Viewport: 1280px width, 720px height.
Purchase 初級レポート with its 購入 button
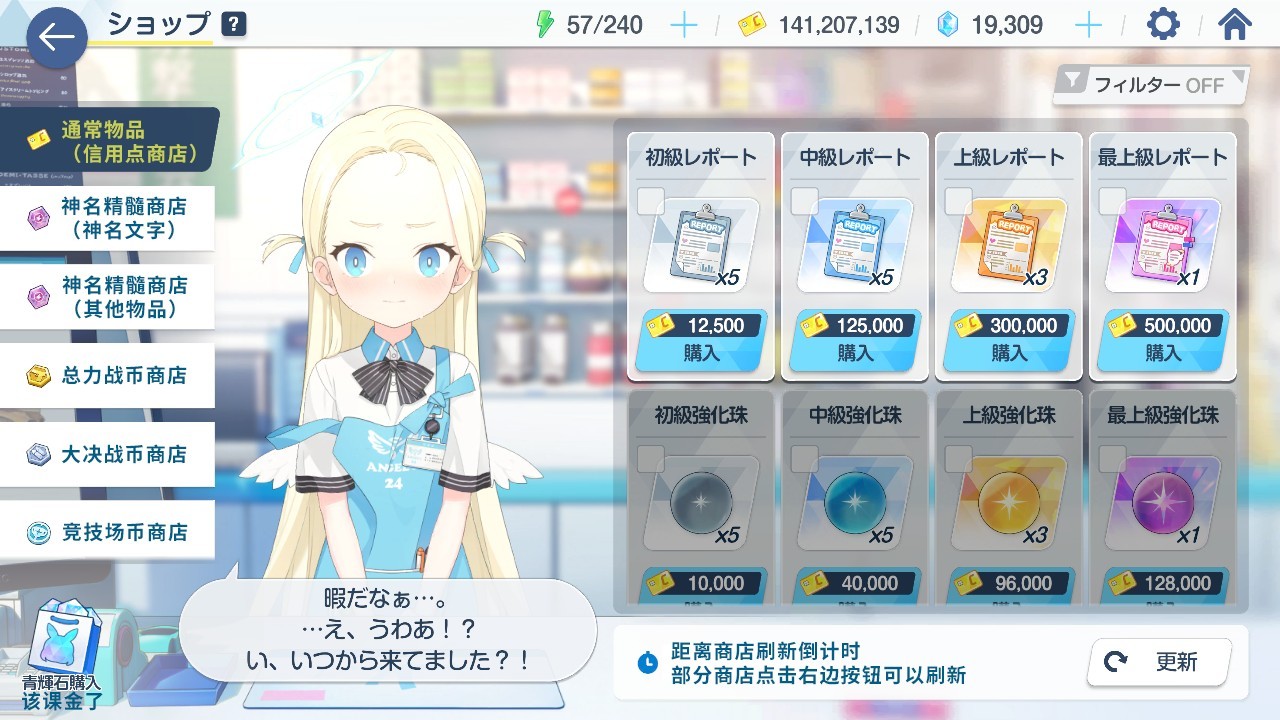[x=700, y=352]
